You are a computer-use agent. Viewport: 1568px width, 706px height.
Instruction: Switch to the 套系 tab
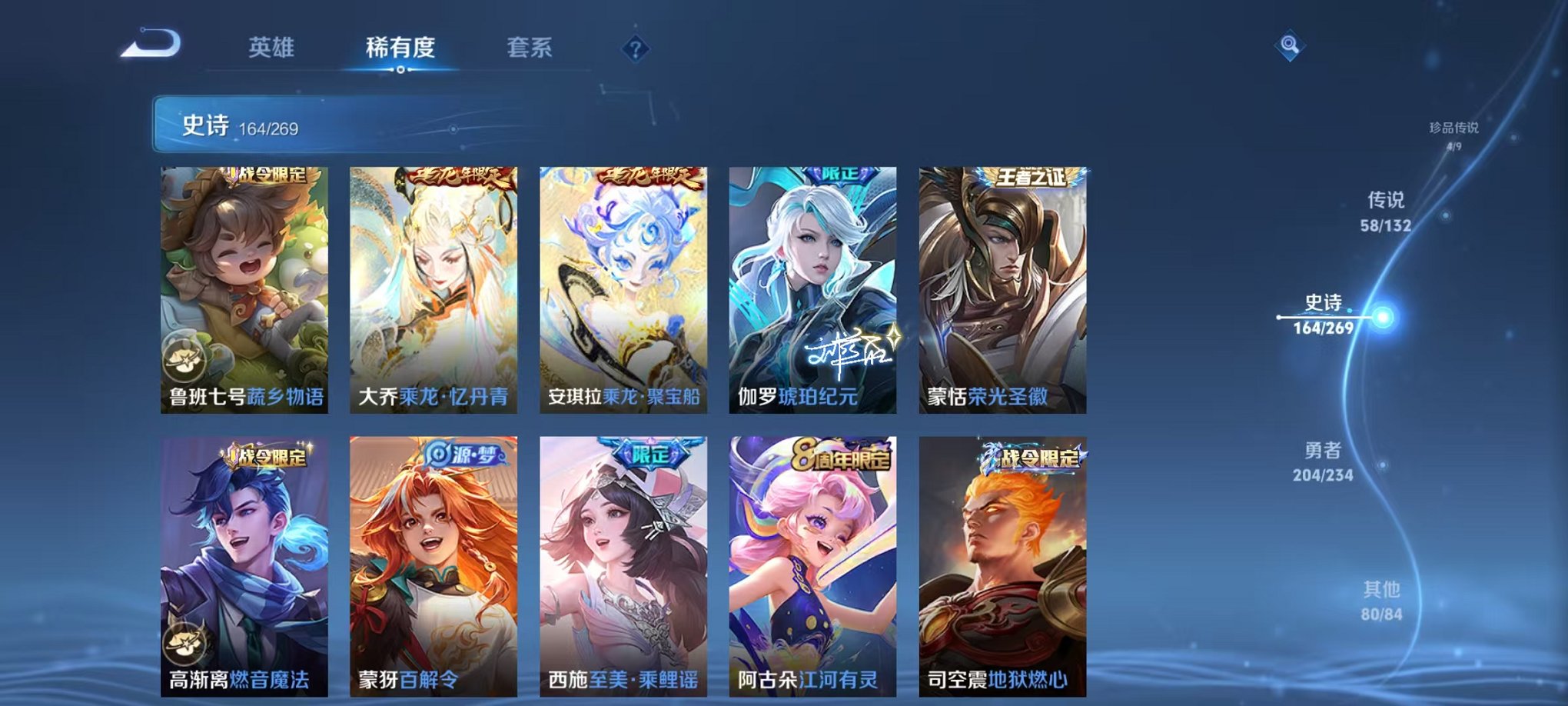click(x=537, y=46)
